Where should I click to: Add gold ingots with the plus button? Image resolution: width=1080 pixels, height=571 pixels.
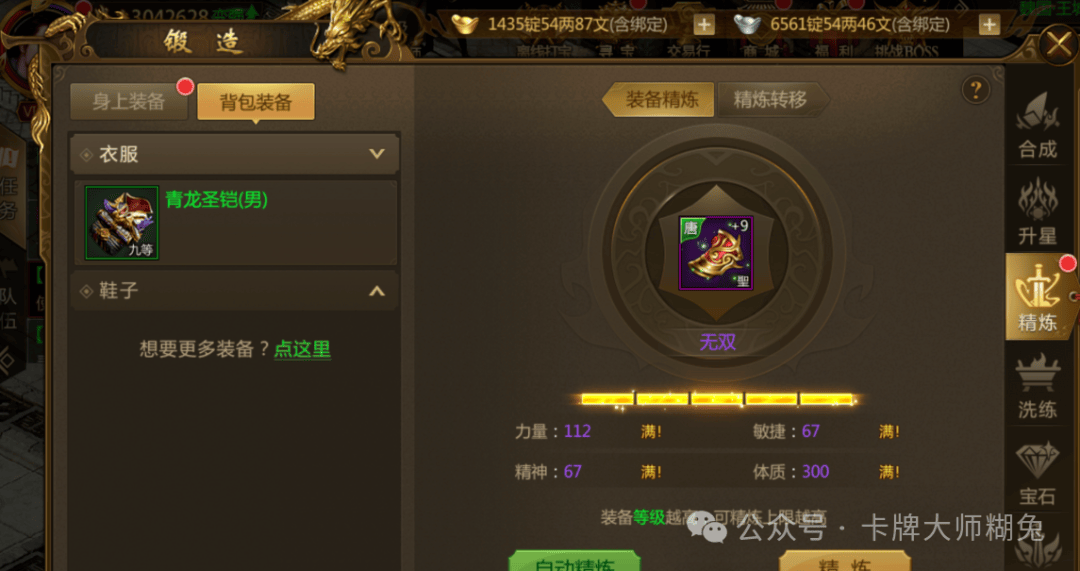point(704,25)
